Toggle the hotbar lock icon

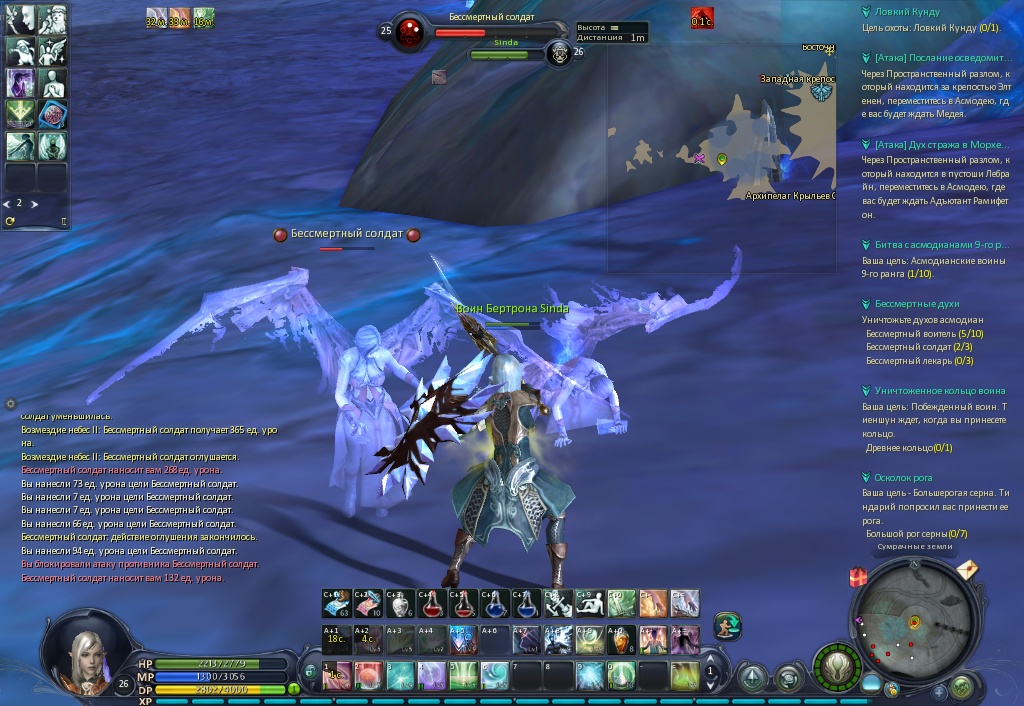[x=310, y=671]
